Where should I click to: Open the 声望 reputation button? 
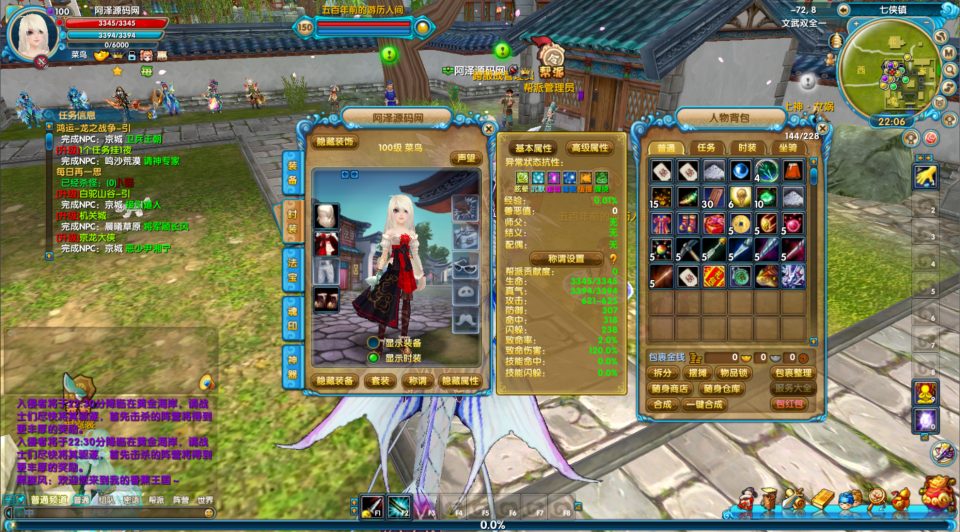point(465,158)
